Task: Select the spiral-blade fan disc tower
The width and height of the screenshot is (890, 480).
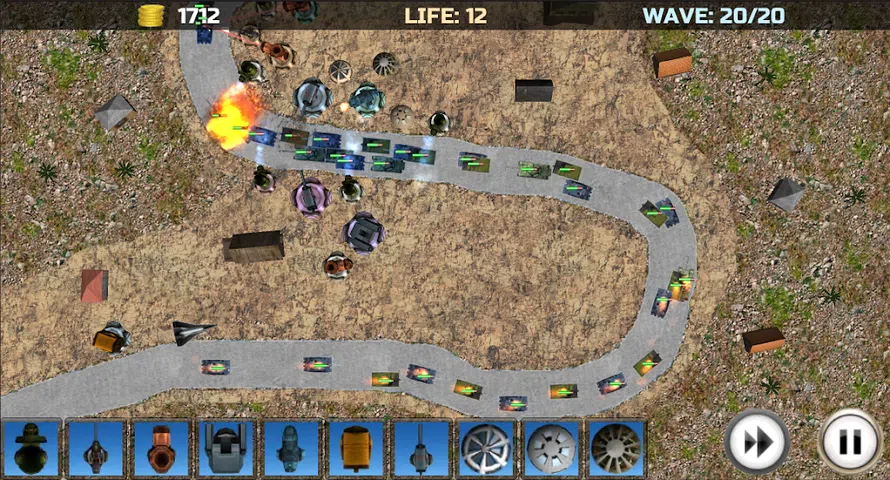Action: point(486,447)
